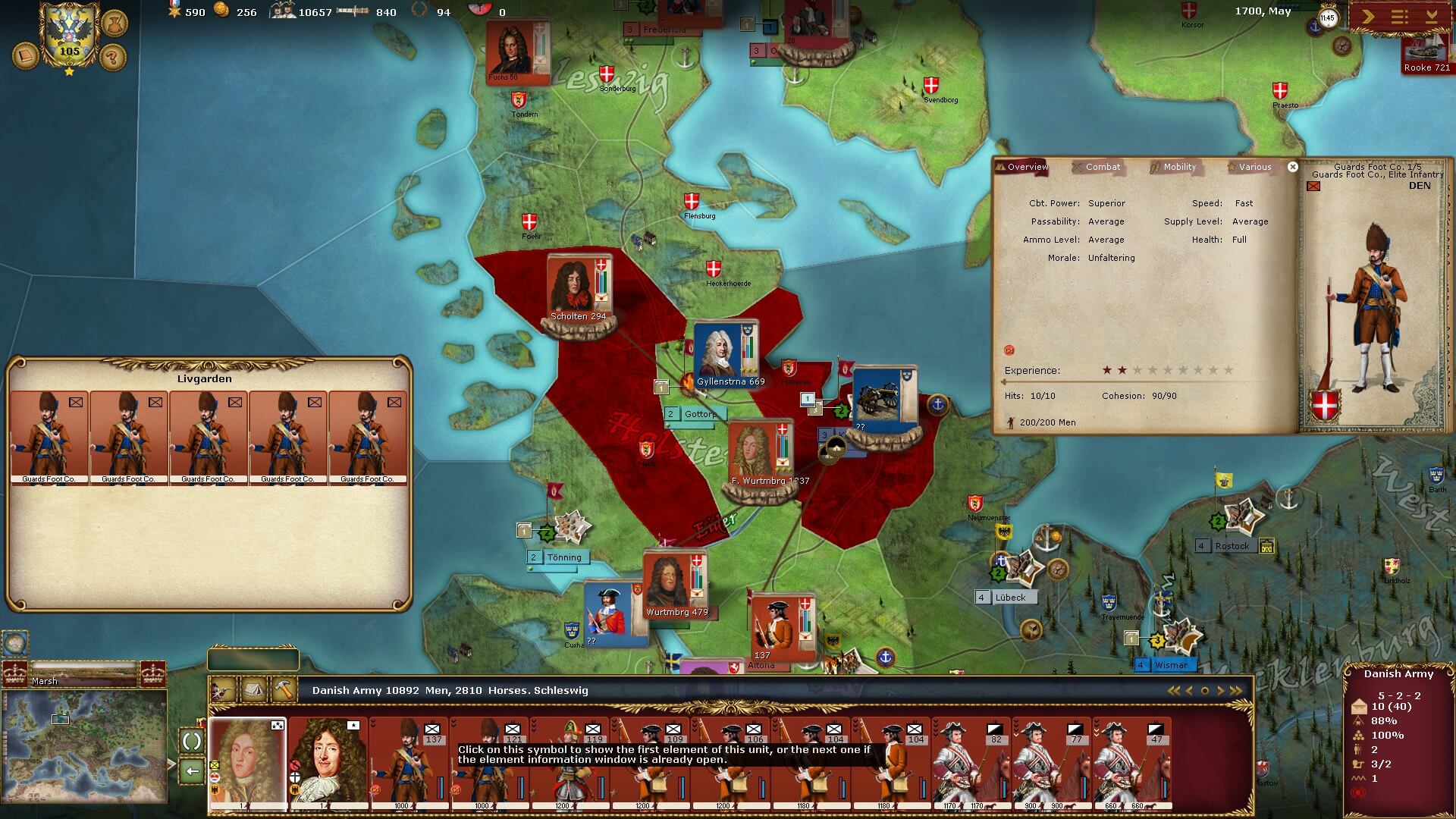This screenshot has height=819, width=1456.
Task: Show the Various tab
Action: [x=1254, y=167]
